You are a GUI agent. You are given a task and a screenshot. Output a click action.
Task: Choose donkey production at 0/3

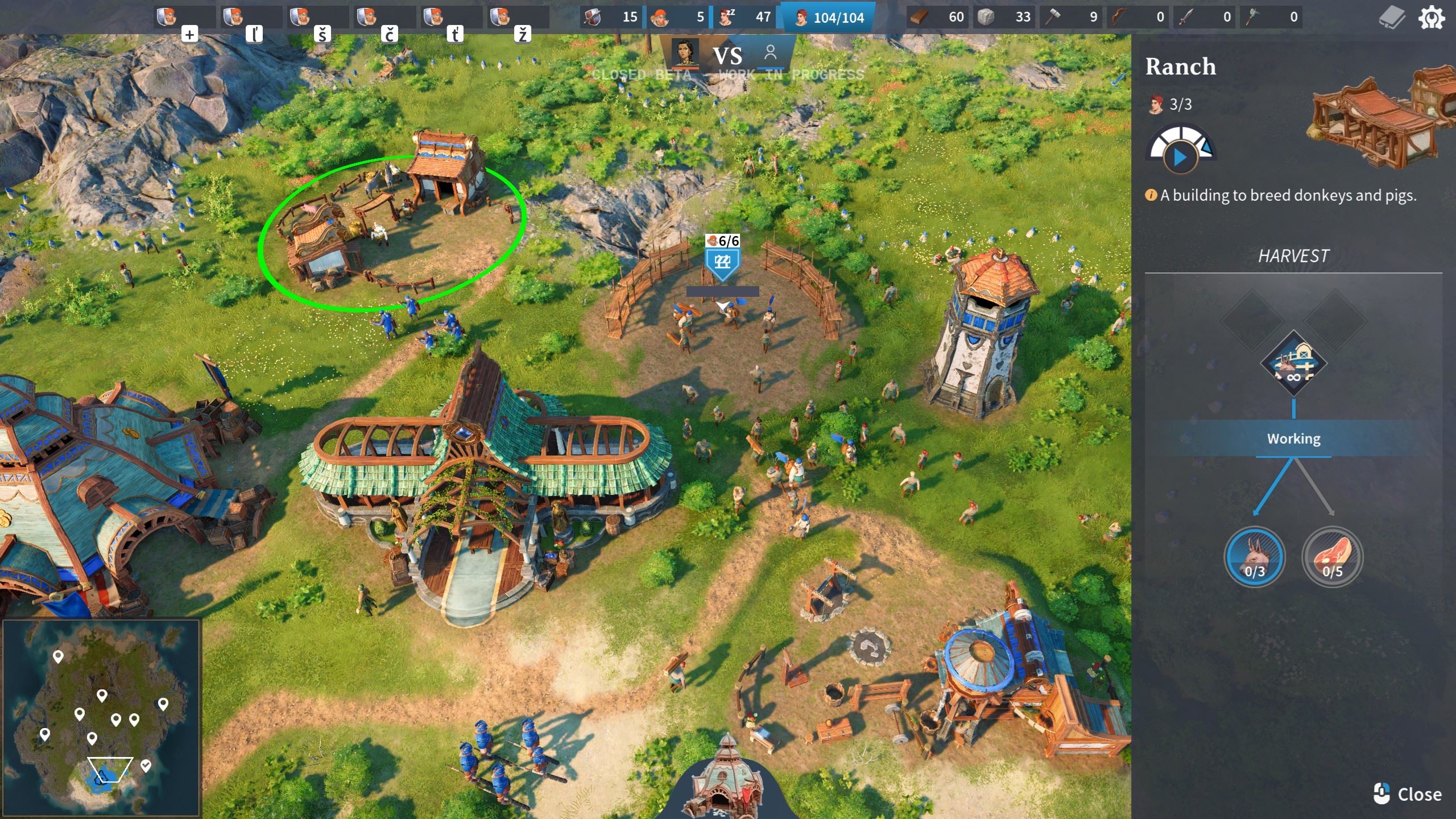tap(1254, 556)
